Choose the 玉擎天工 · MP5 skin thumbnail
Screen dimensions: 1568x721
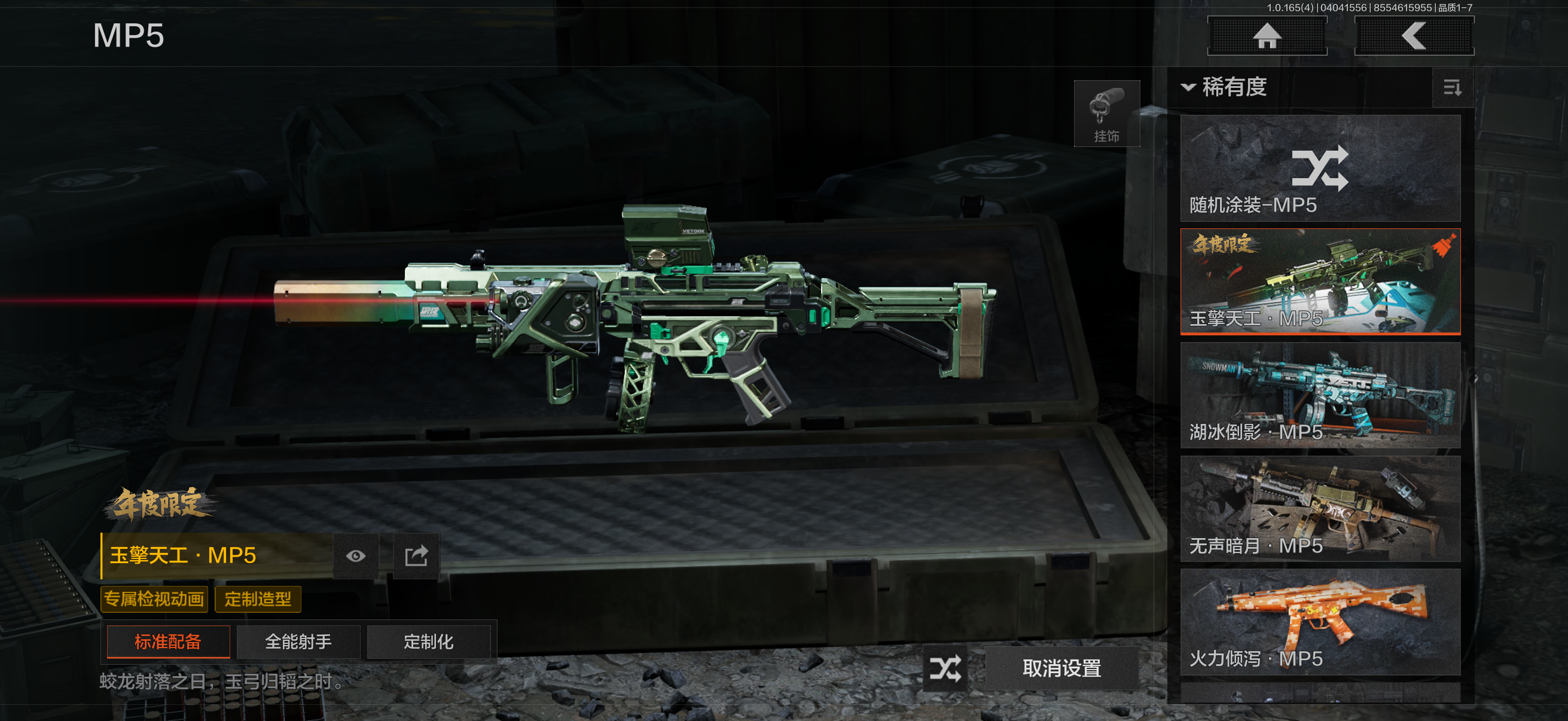point(1320,281)
